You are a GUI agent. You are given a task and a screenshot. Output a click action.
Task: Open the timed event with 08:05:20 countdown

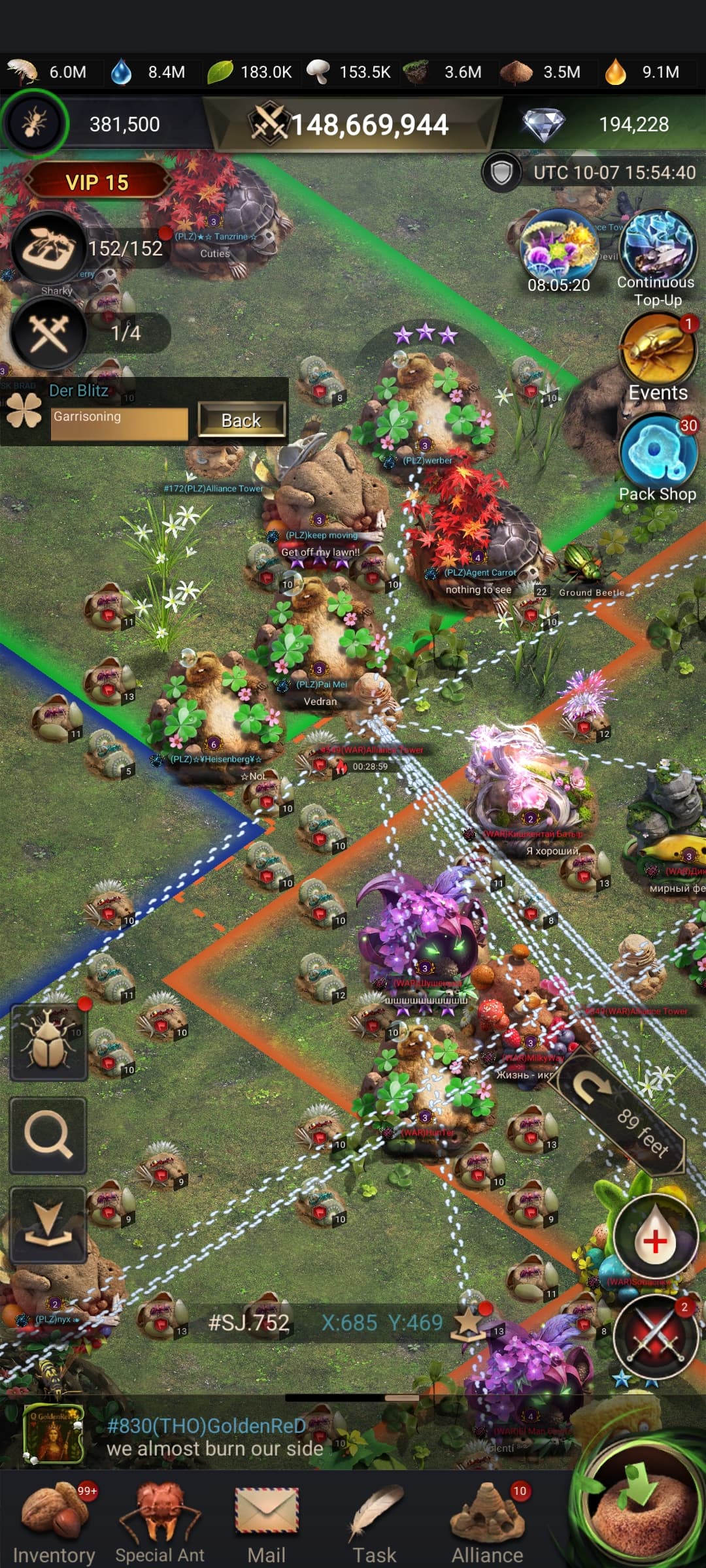(x=559, y=252)
